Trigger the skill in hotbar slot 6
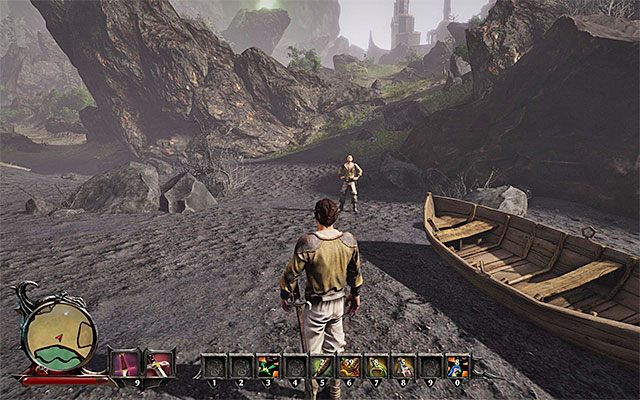The width and height of the screenshot is (640, 400). coord(349,366)
